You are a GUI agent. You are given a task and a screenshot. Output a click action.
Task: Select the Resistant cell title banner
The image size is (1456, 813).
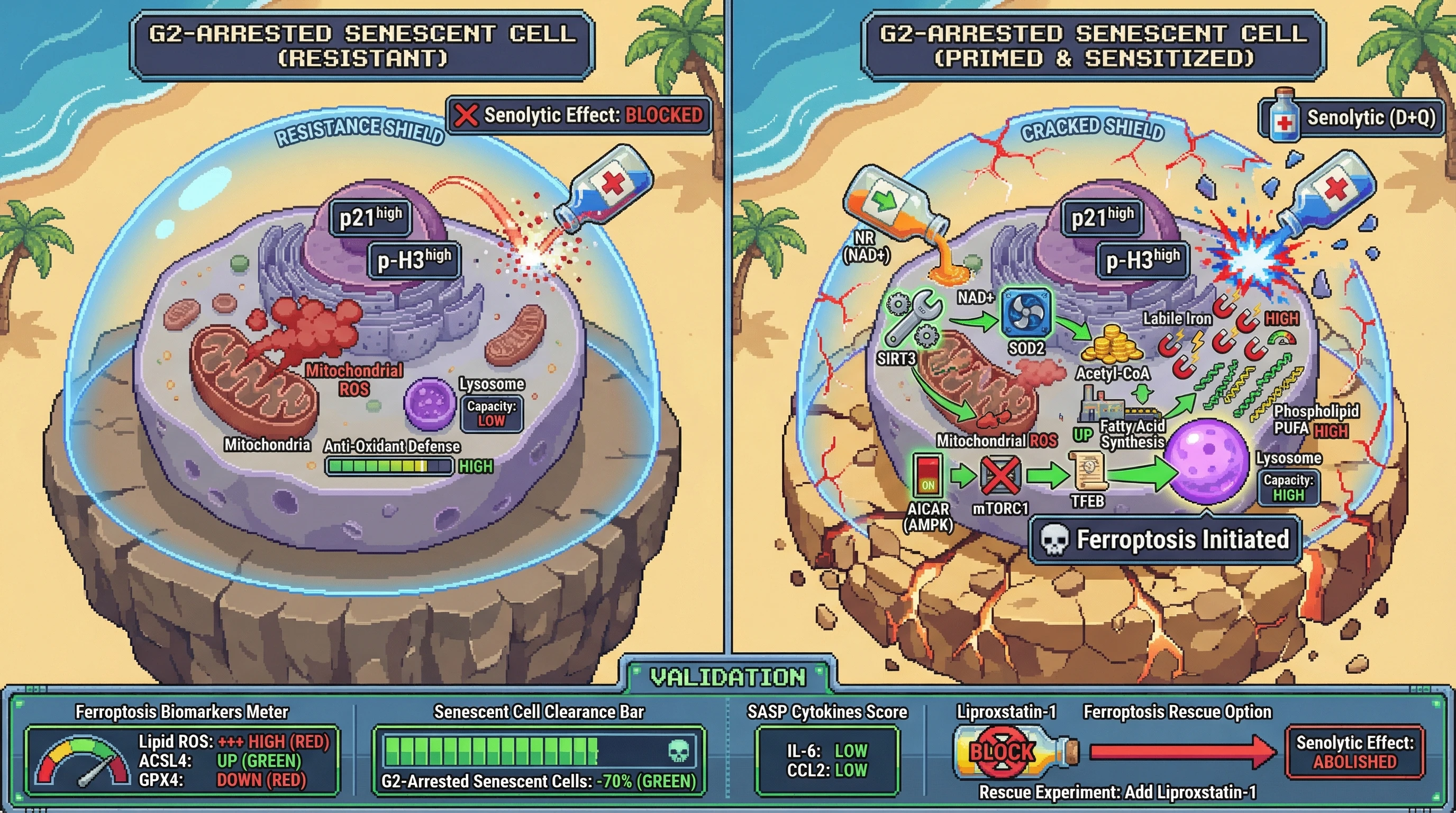point(362,47)
